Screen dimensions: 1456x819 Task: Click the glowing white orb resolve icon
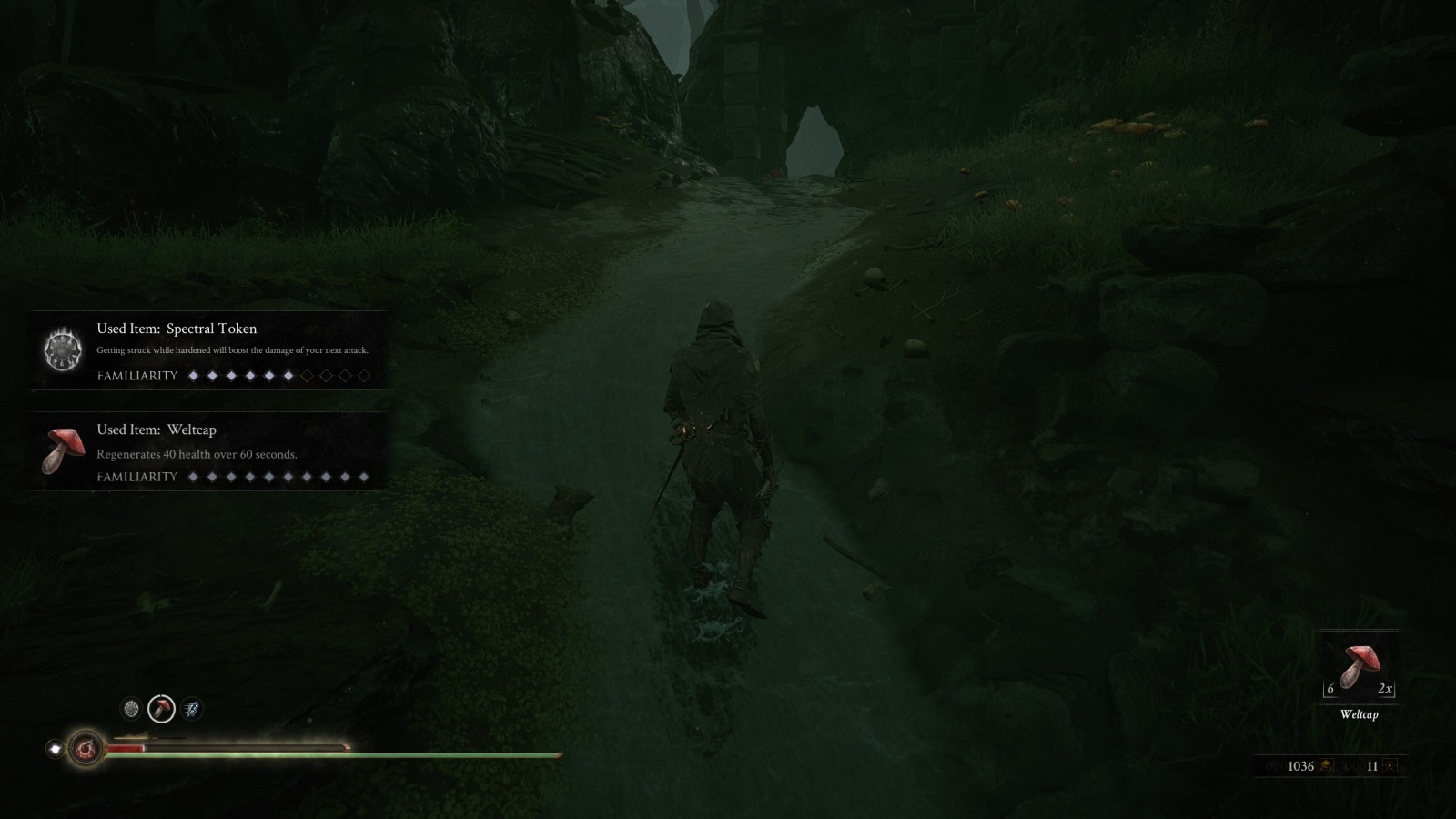[x=55, y=749]
